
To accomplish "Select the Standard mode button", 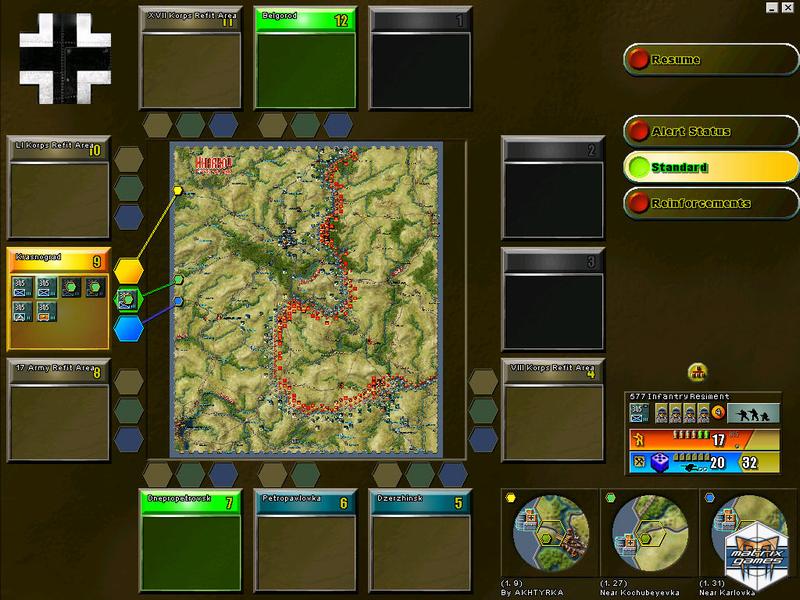I will (710, 168).
